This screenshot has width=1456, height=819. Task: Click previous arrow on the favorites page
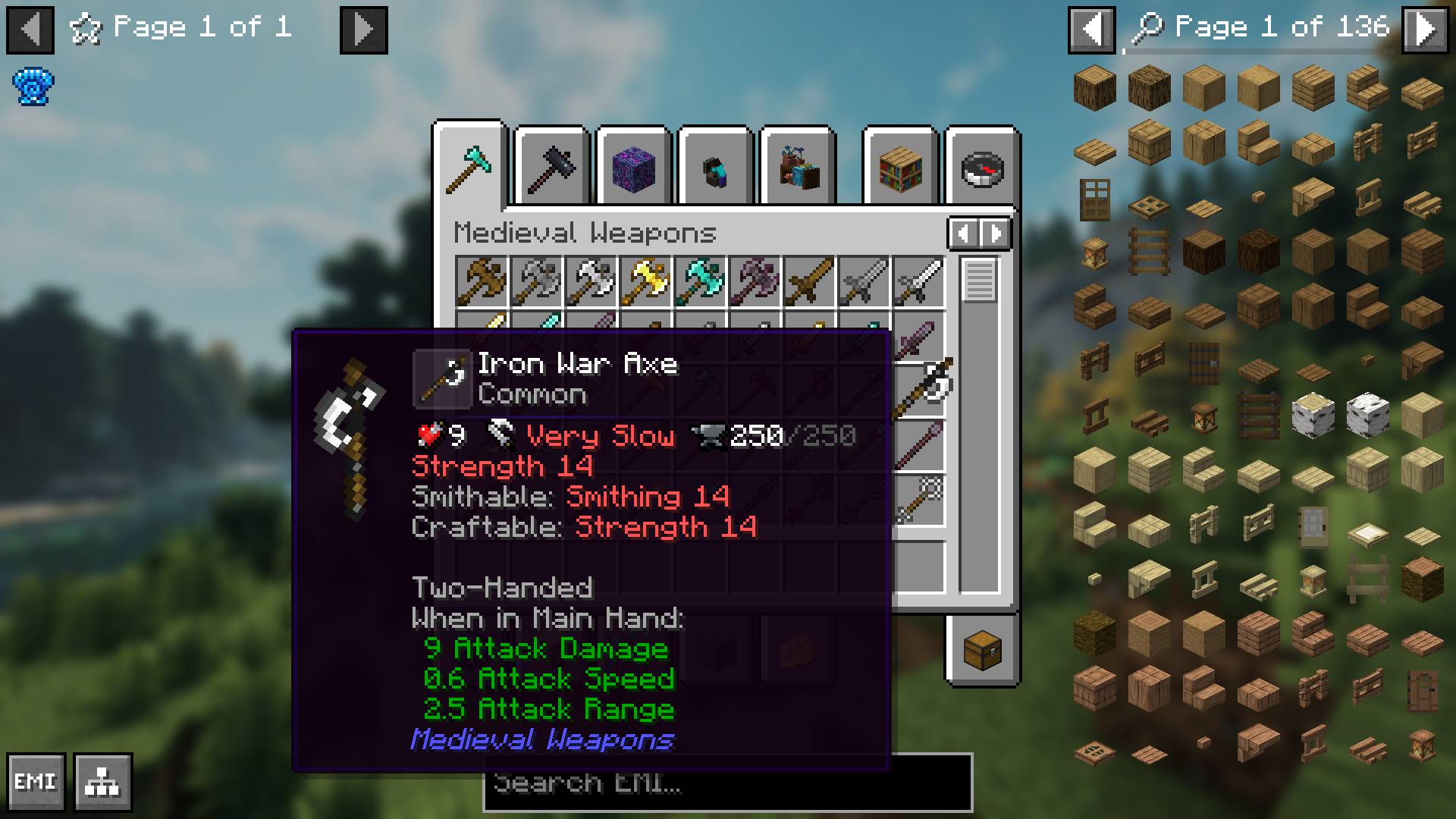click(30, 30)
